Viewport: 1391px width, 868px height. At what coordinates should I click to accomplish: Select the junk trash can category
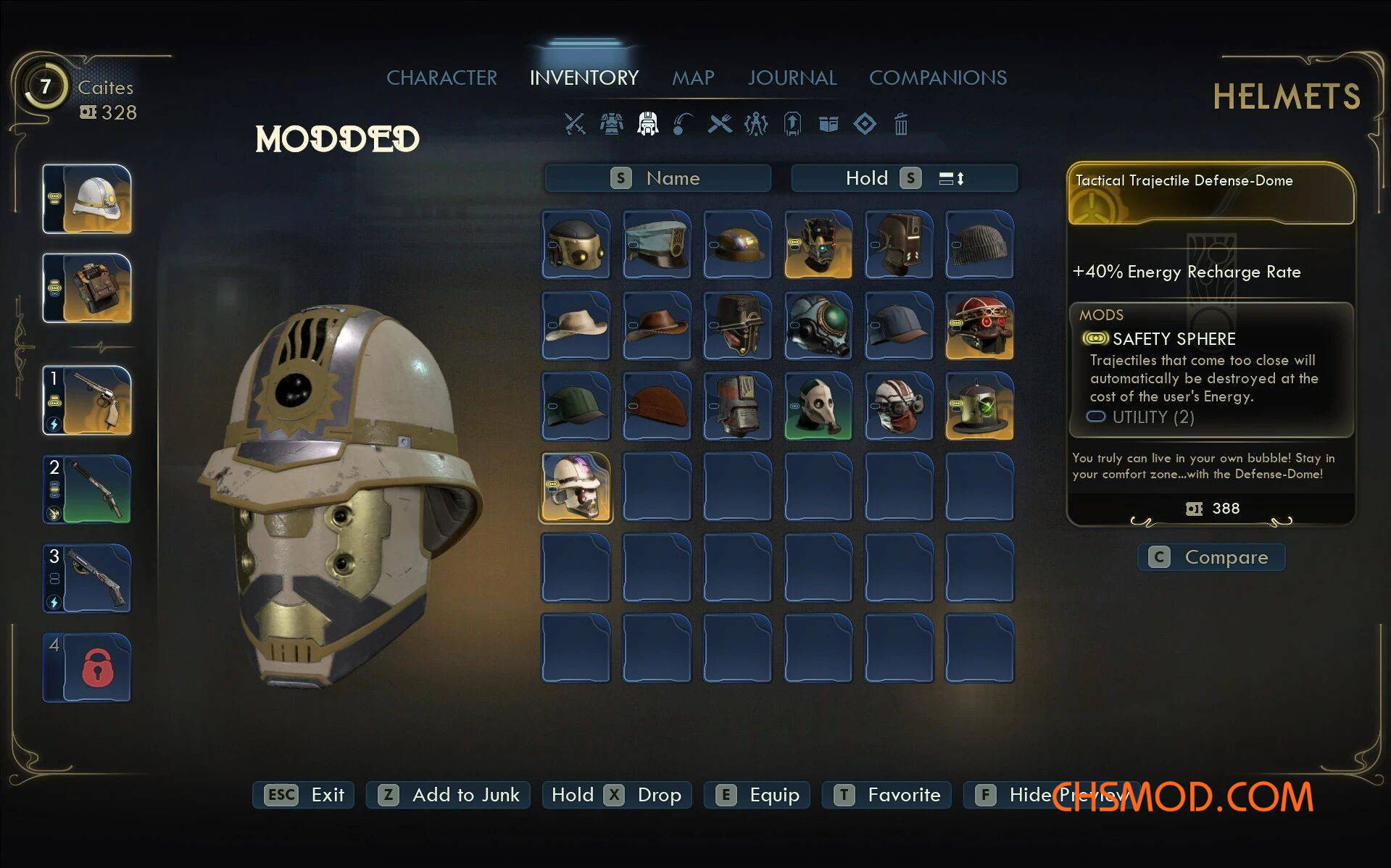click(901, 124)
